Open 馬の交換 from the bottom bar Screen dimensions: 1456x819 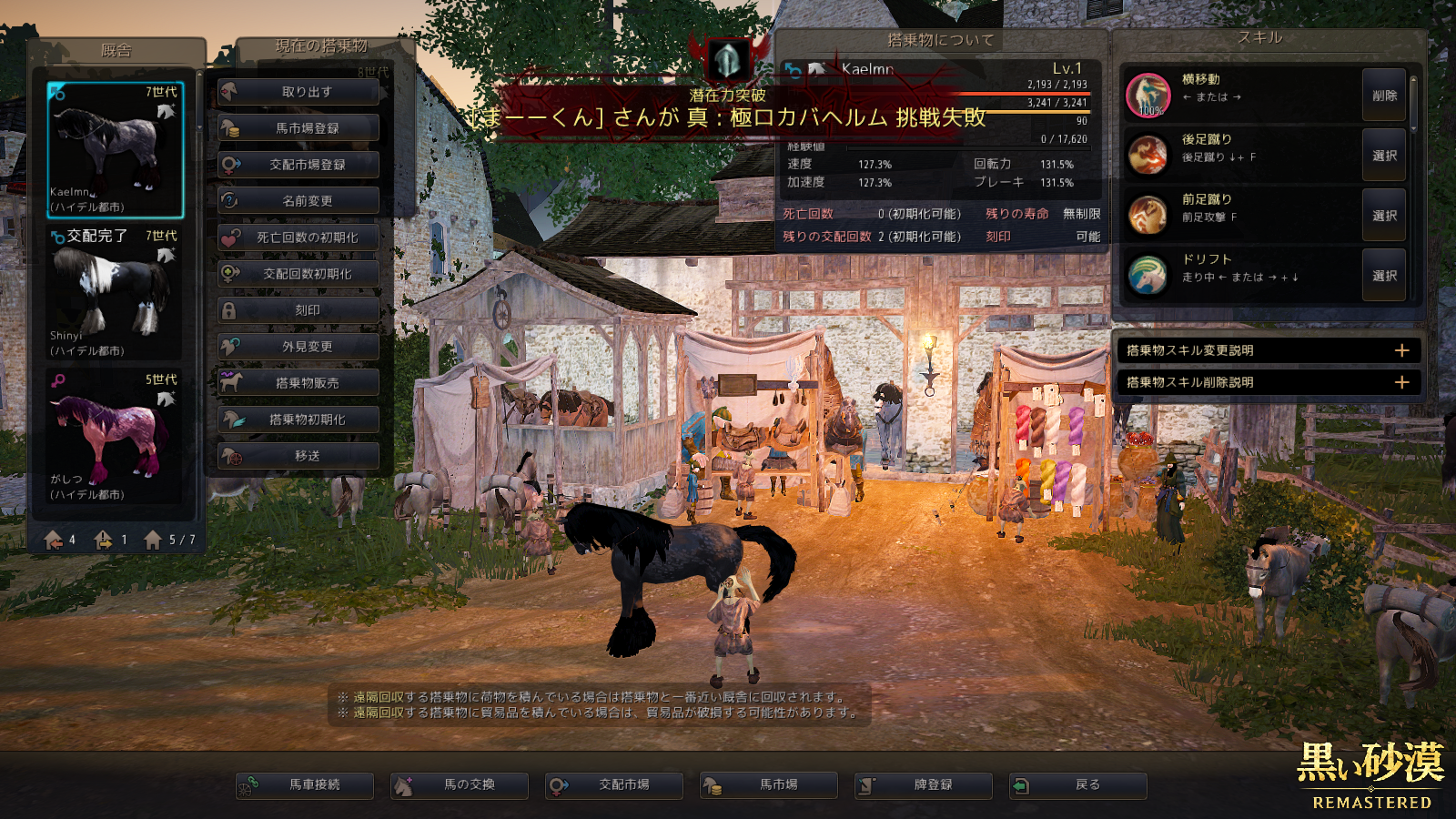pos(460,784)
